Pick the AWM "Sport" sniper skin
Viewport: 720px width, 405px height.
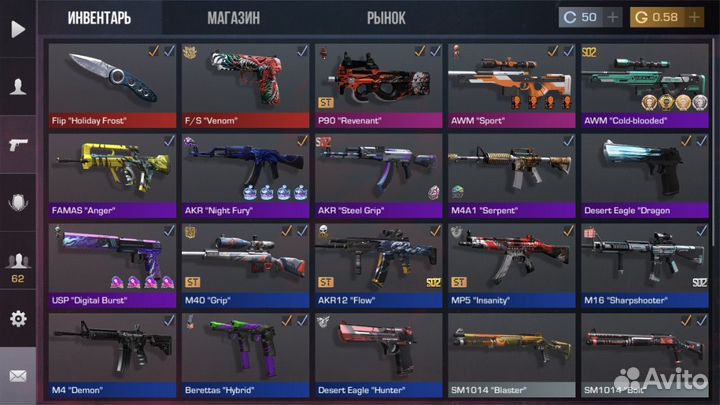point(511,83)
